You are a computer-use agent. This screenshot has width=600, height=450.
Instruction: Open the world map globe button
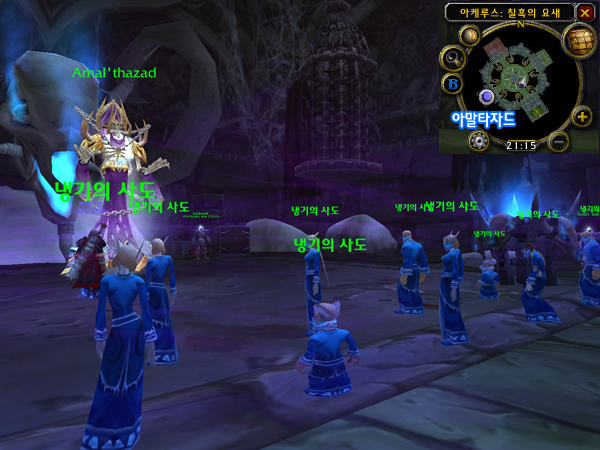tap(574, 40)
